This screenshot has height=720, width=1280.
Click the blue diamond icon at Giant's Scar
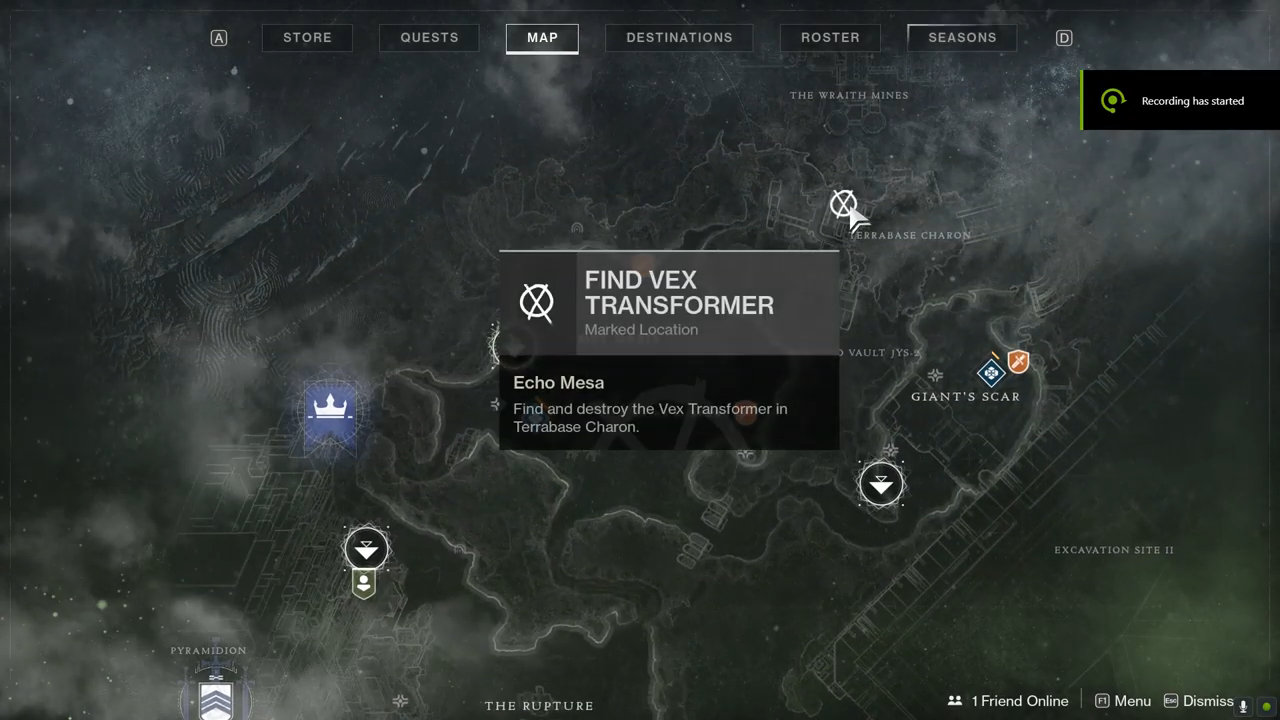[x=991, y=373]
